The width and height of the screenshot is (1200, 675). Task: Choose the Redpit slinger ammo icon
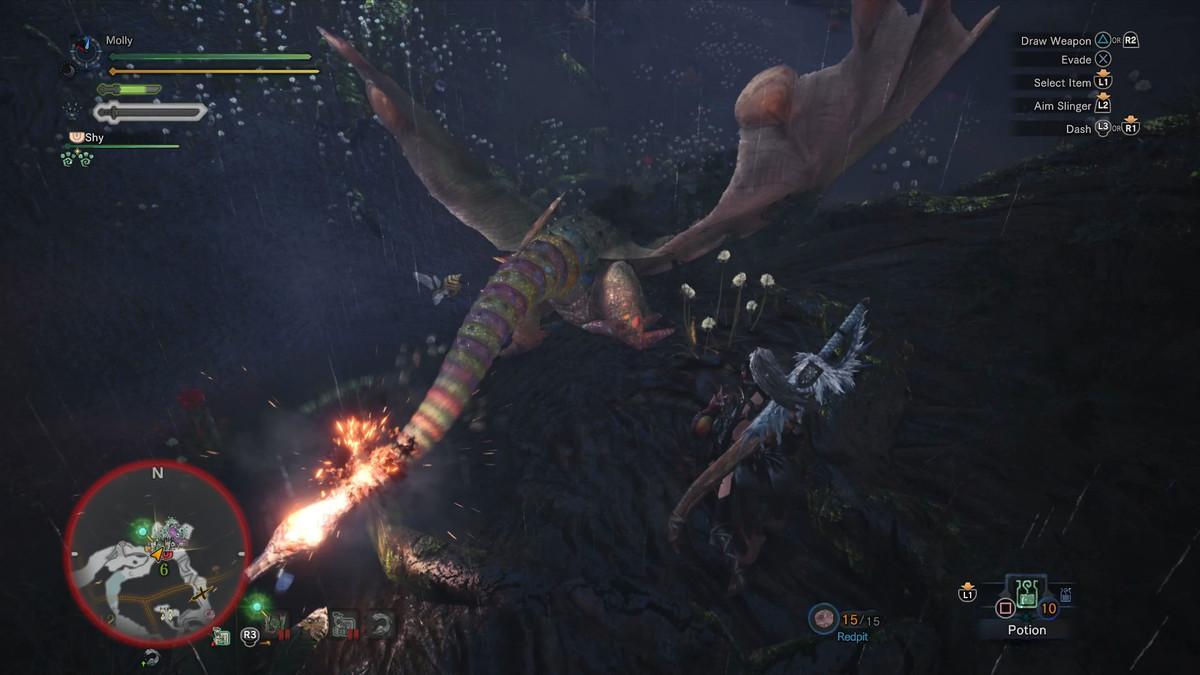point(824,619)
